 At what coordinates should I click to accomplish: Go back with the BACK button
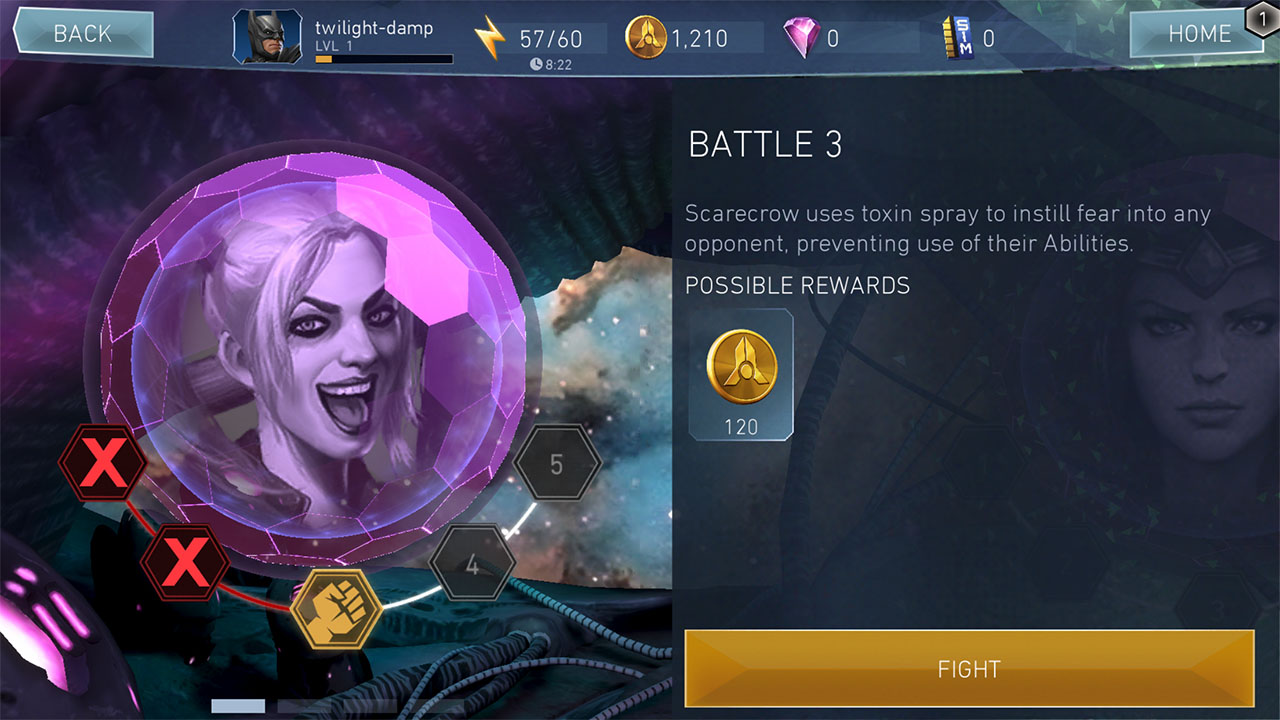point(82,34)
